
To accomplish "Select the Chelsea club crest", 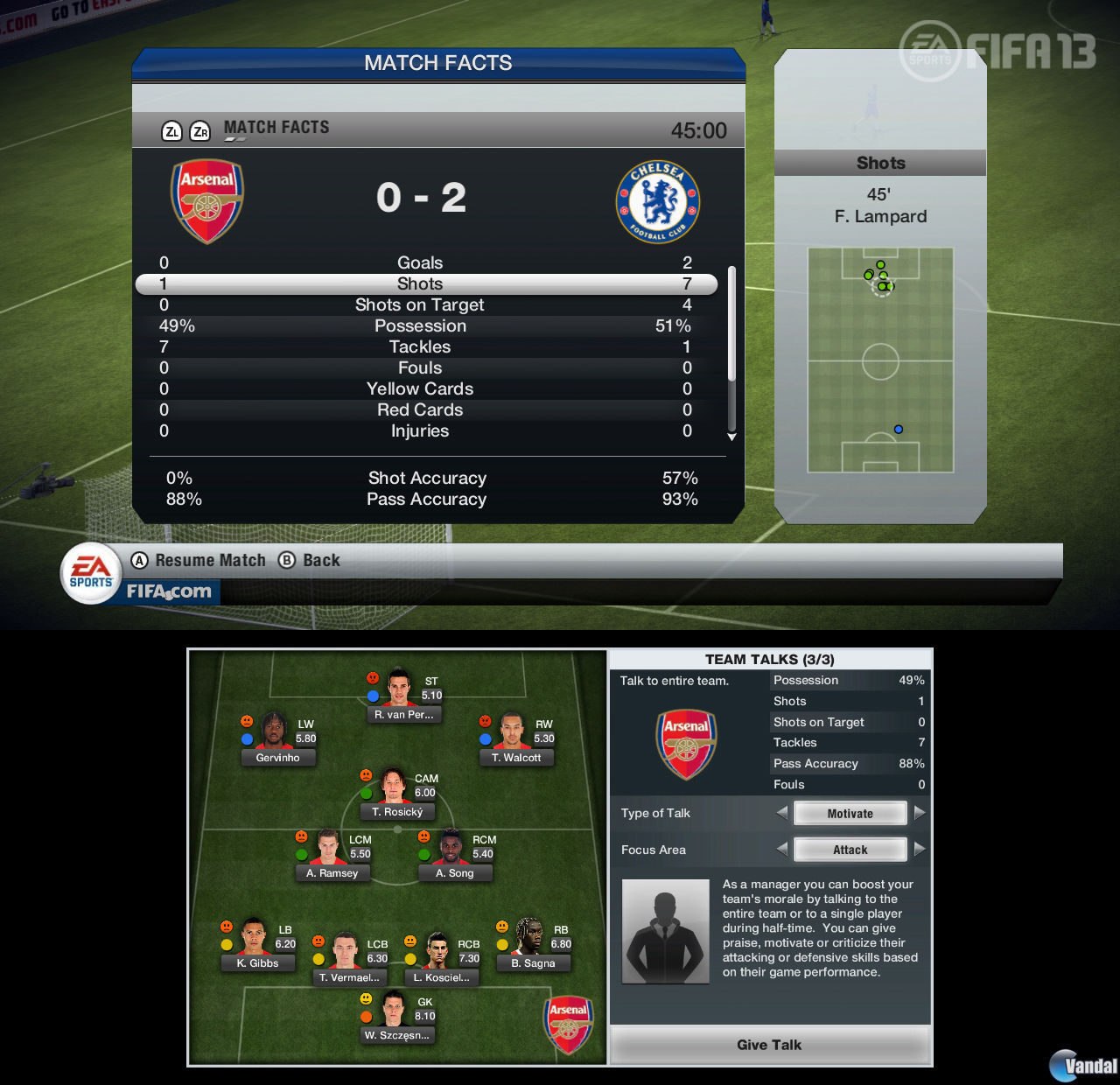I will 657,201.
